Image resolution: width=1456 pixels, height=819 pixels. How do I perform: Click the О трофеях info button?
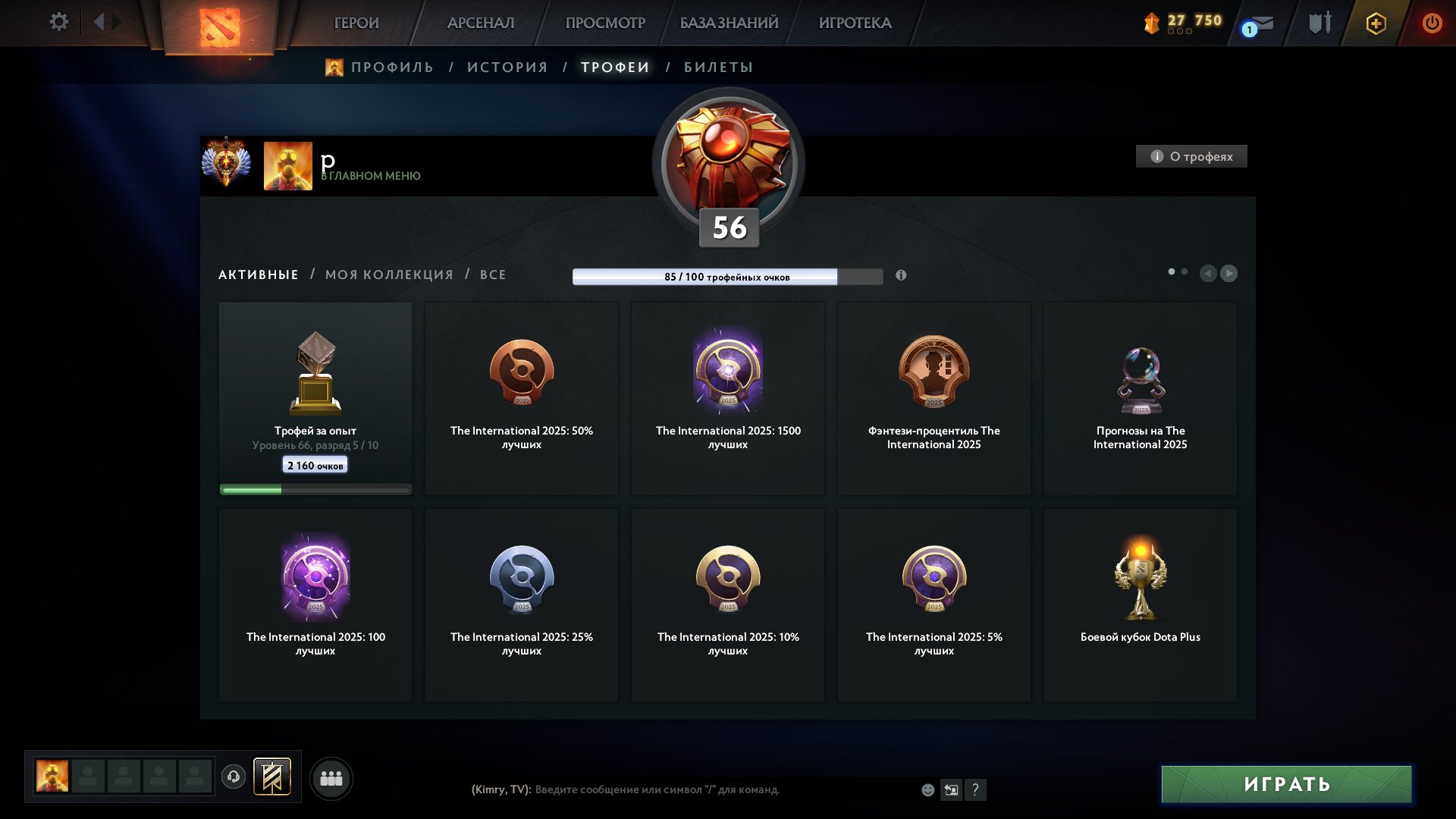click(x=1191, y=156)
